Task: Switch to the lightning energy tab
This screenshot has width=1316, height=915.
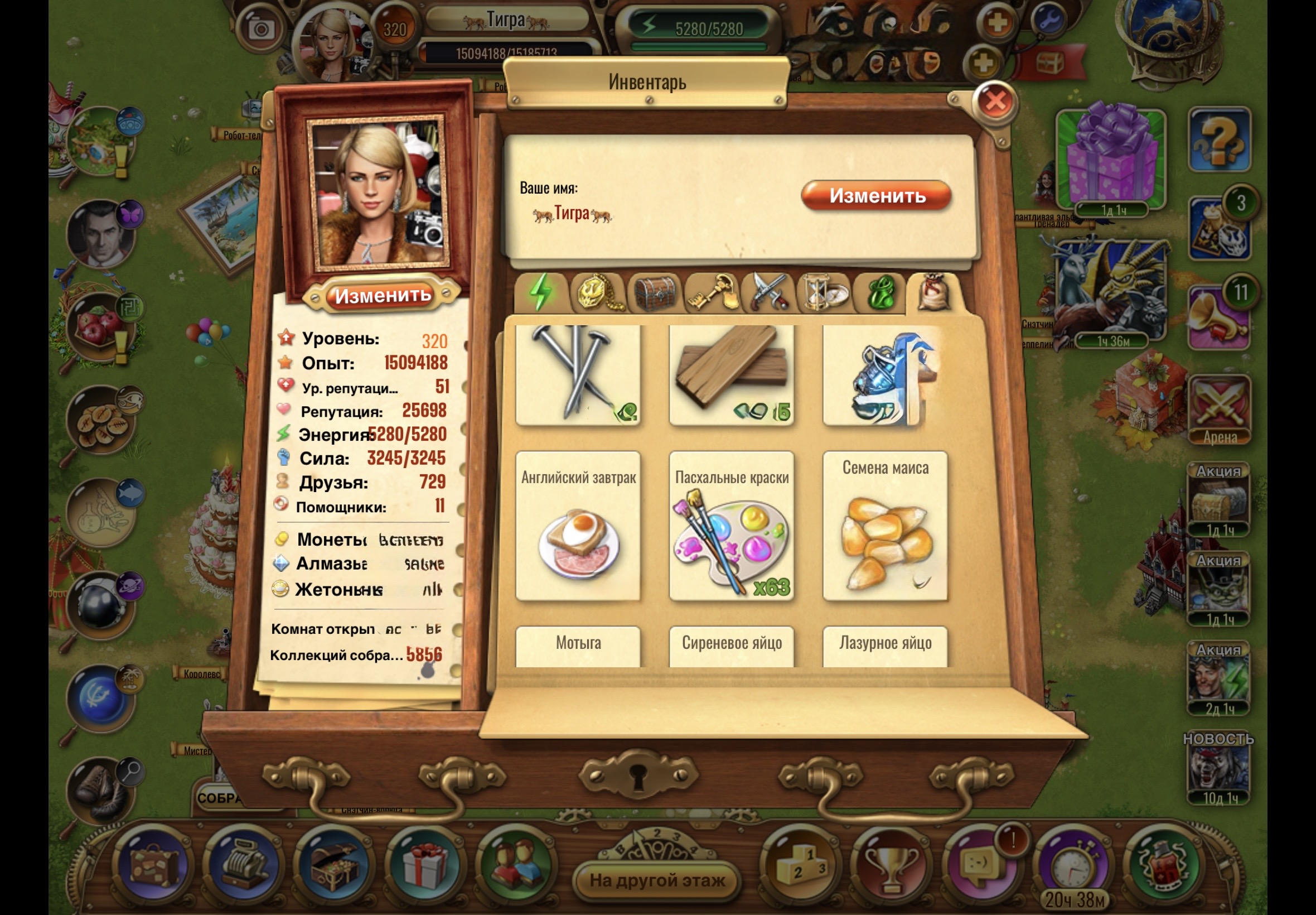Action: point(541,292)
